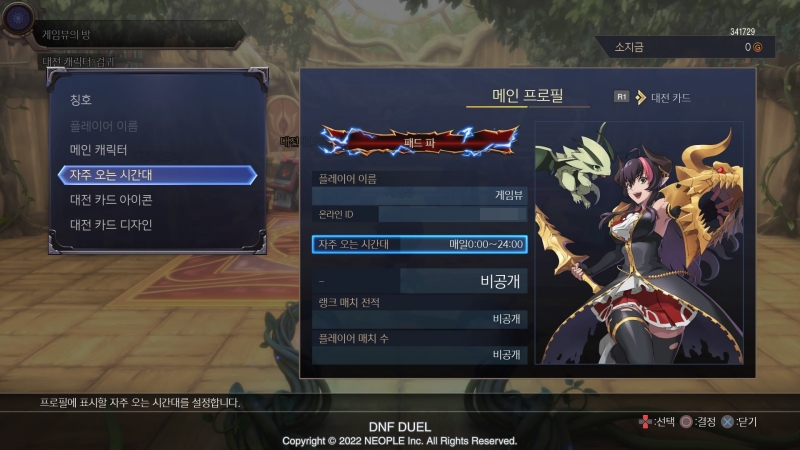This screenshot has height=450, width=800.
Task: Open the 대전 카드 디자인 option
Action: click(110, 225)
